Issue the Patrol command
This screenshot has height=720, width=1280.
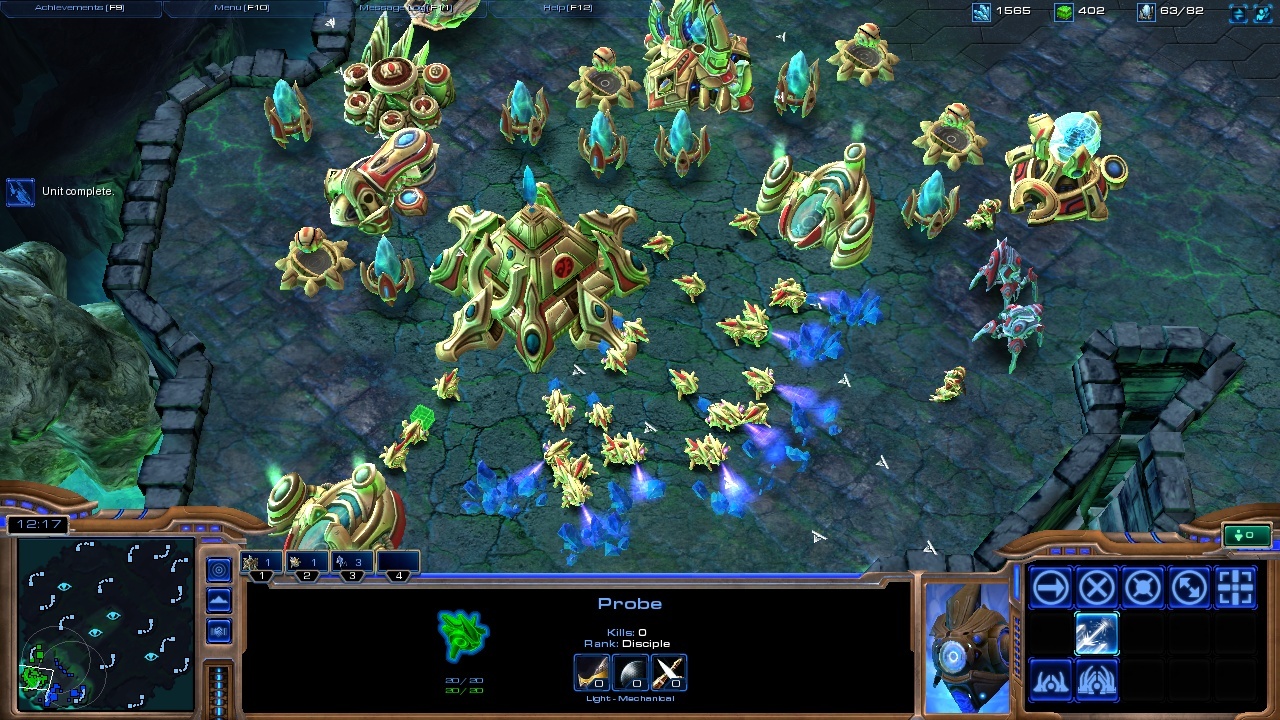pos(1189,589)
